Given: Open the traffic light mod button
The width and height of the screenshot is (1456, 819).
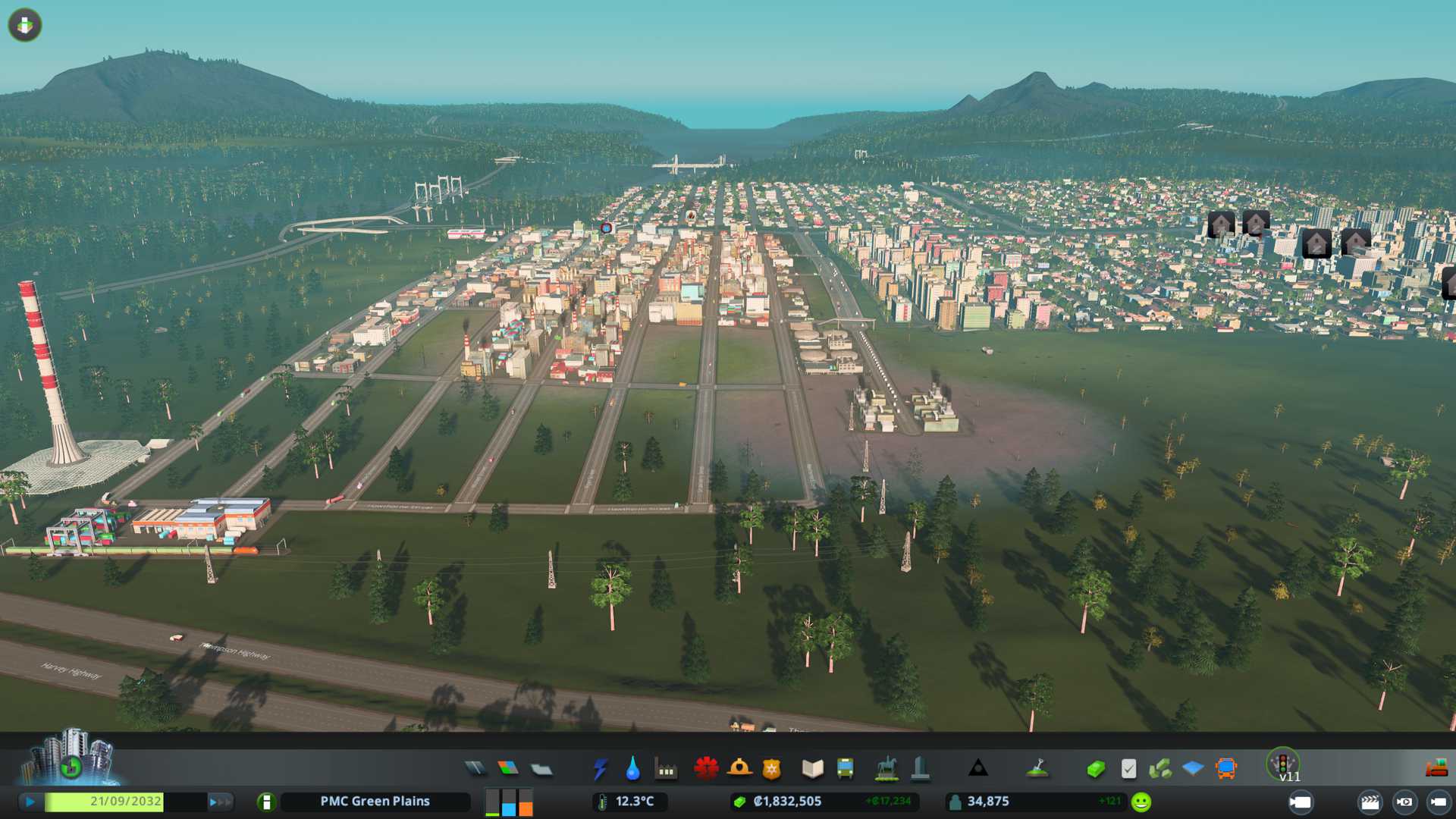Looking at the screenshot, I should click(1283, 763).
